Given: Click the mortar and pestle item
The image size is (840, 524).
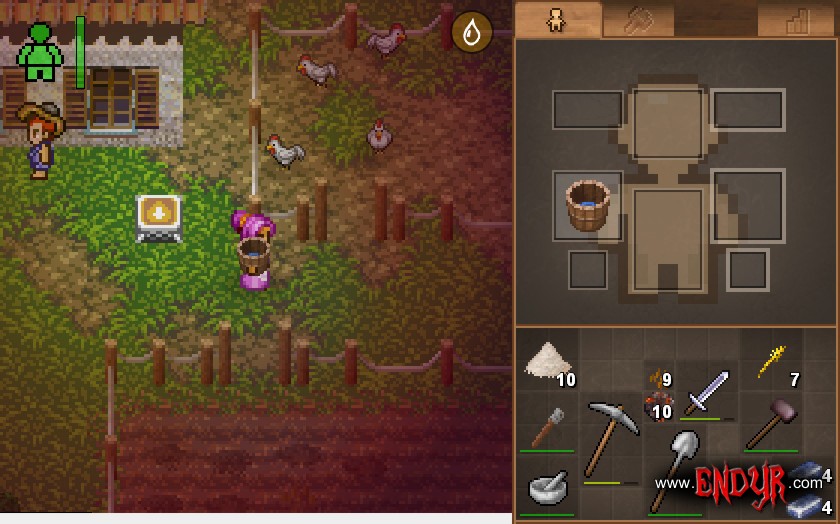Looking at the screenshot, I should [x=547, y=488].
